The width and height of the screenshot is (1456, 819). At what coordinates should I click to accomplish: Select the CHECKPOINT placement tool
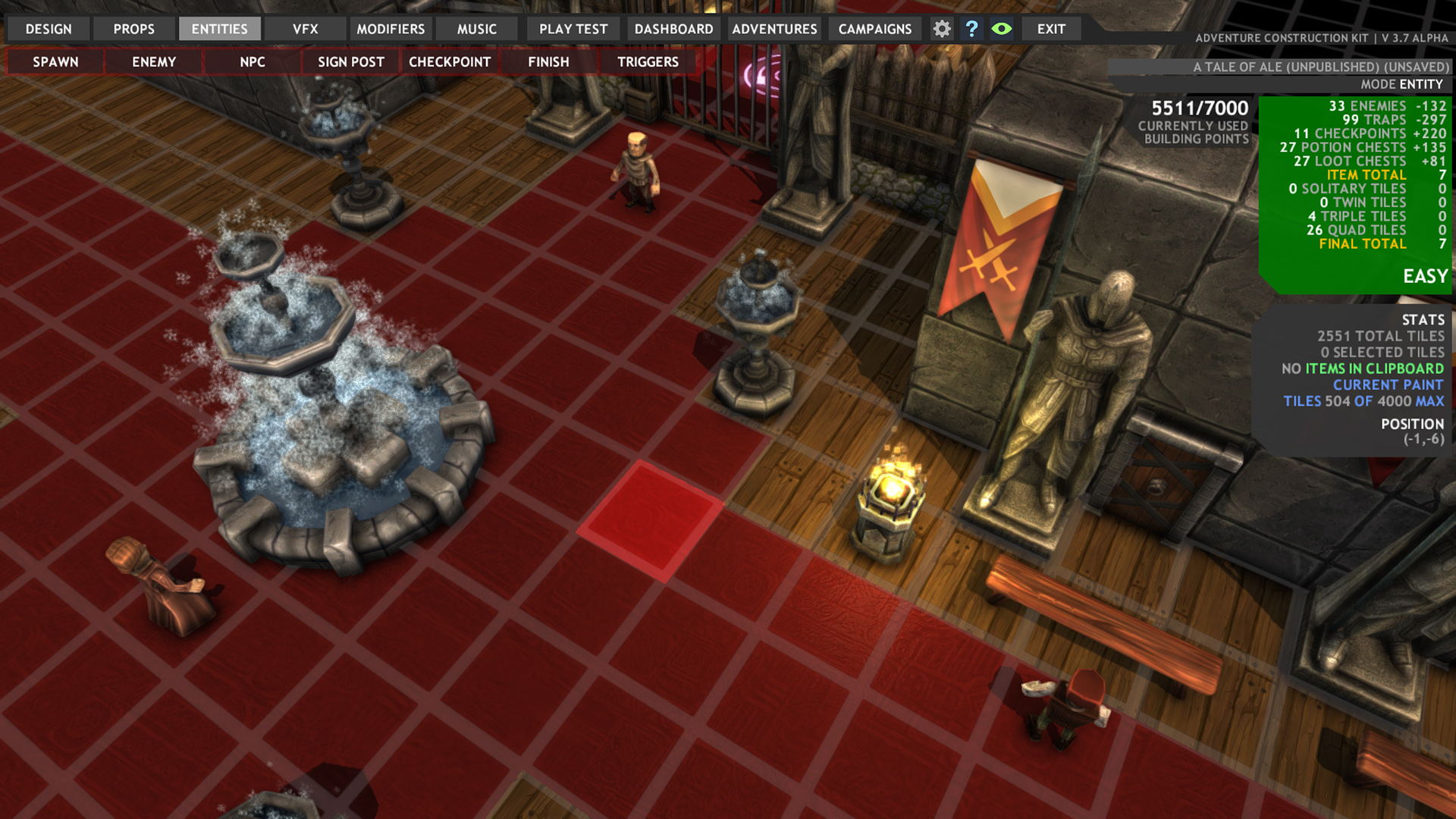point(450,61)
